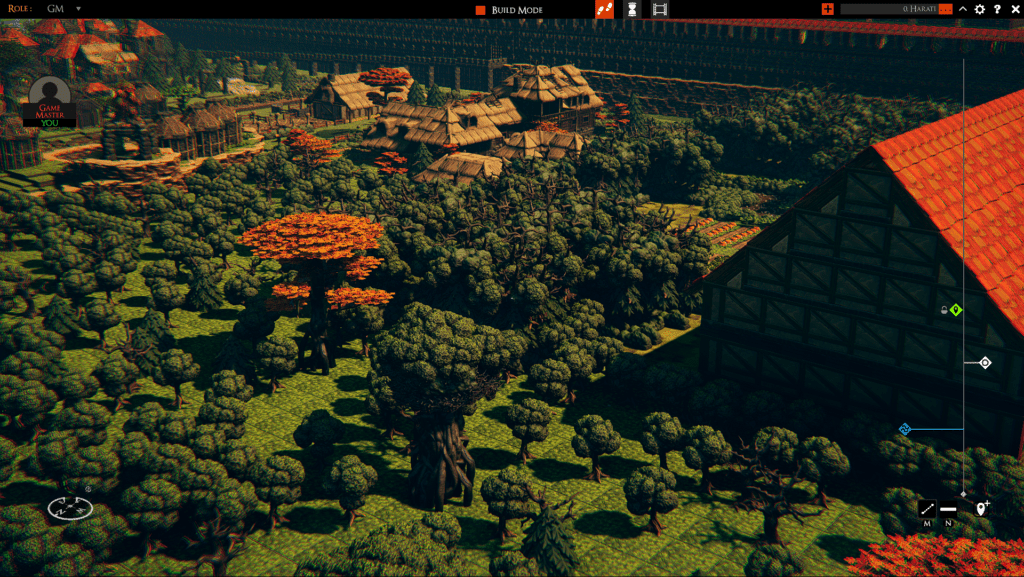Click the orange plus button

(x=827, y=9)
